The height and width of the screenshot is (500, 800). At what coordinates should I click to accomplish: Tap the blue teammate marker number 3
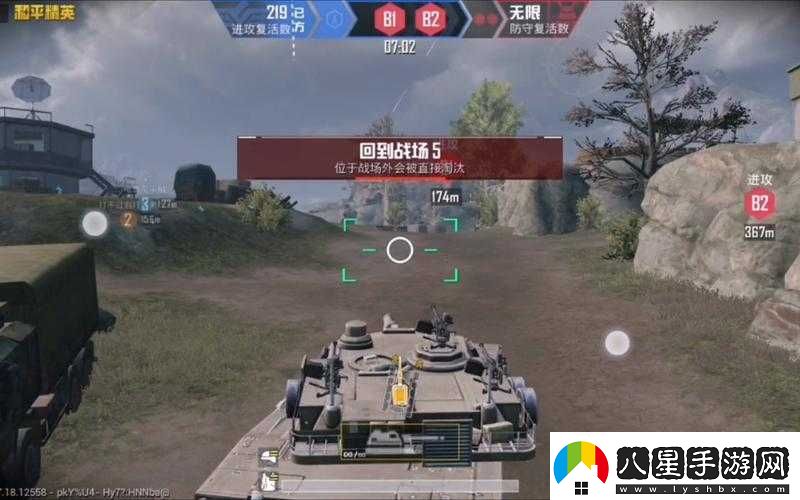[x=145, y=204]
